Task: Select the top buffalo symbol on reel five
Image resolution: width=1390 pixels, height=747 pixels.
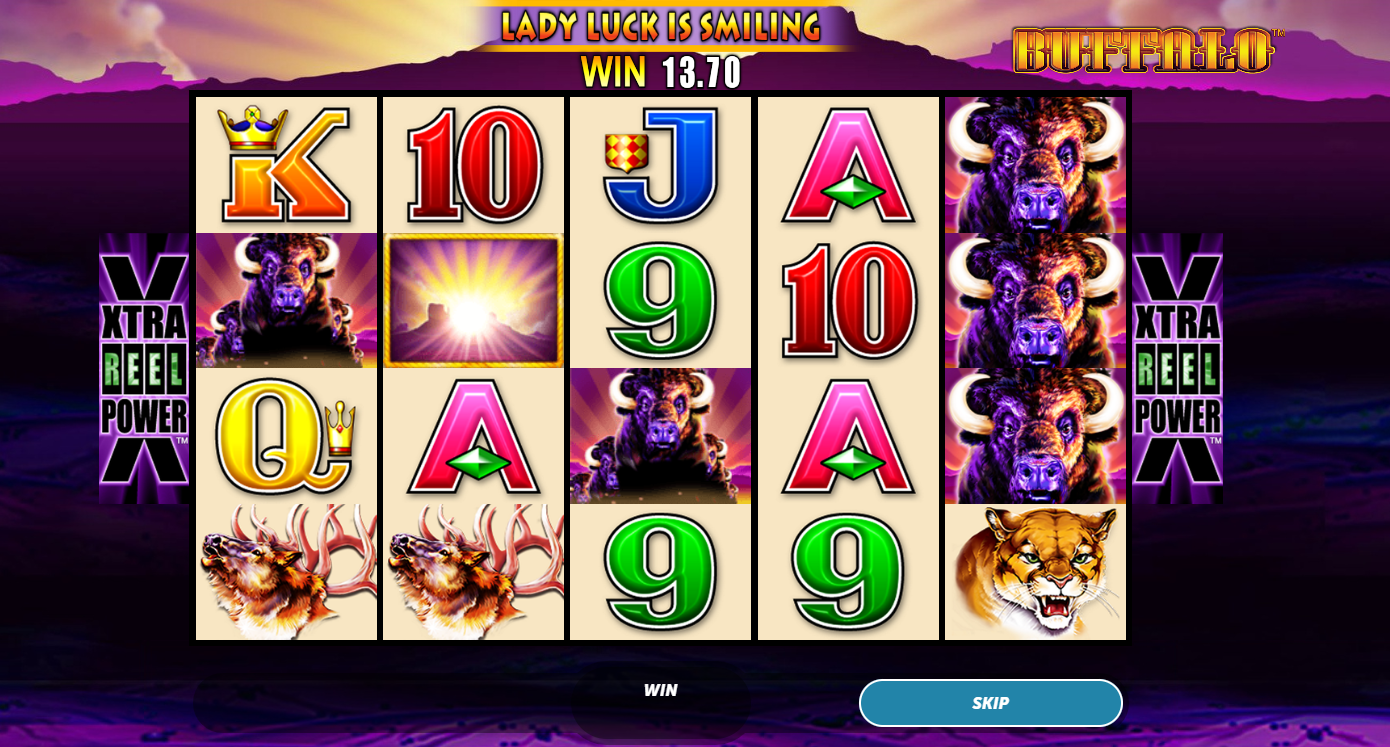Action: [1035, 163]
